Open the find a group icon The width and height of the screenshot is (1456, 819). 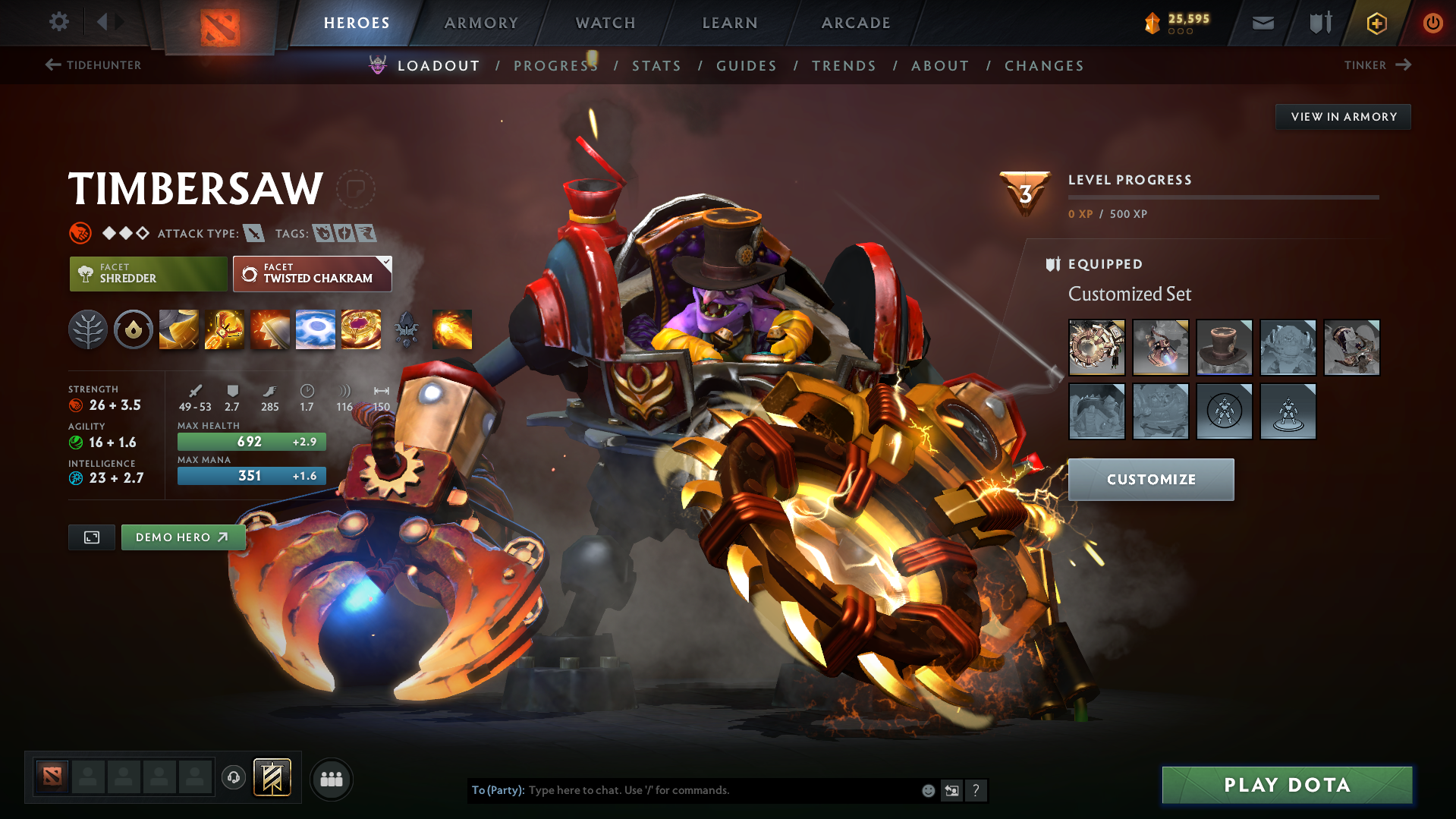click(x=332, y=779)
